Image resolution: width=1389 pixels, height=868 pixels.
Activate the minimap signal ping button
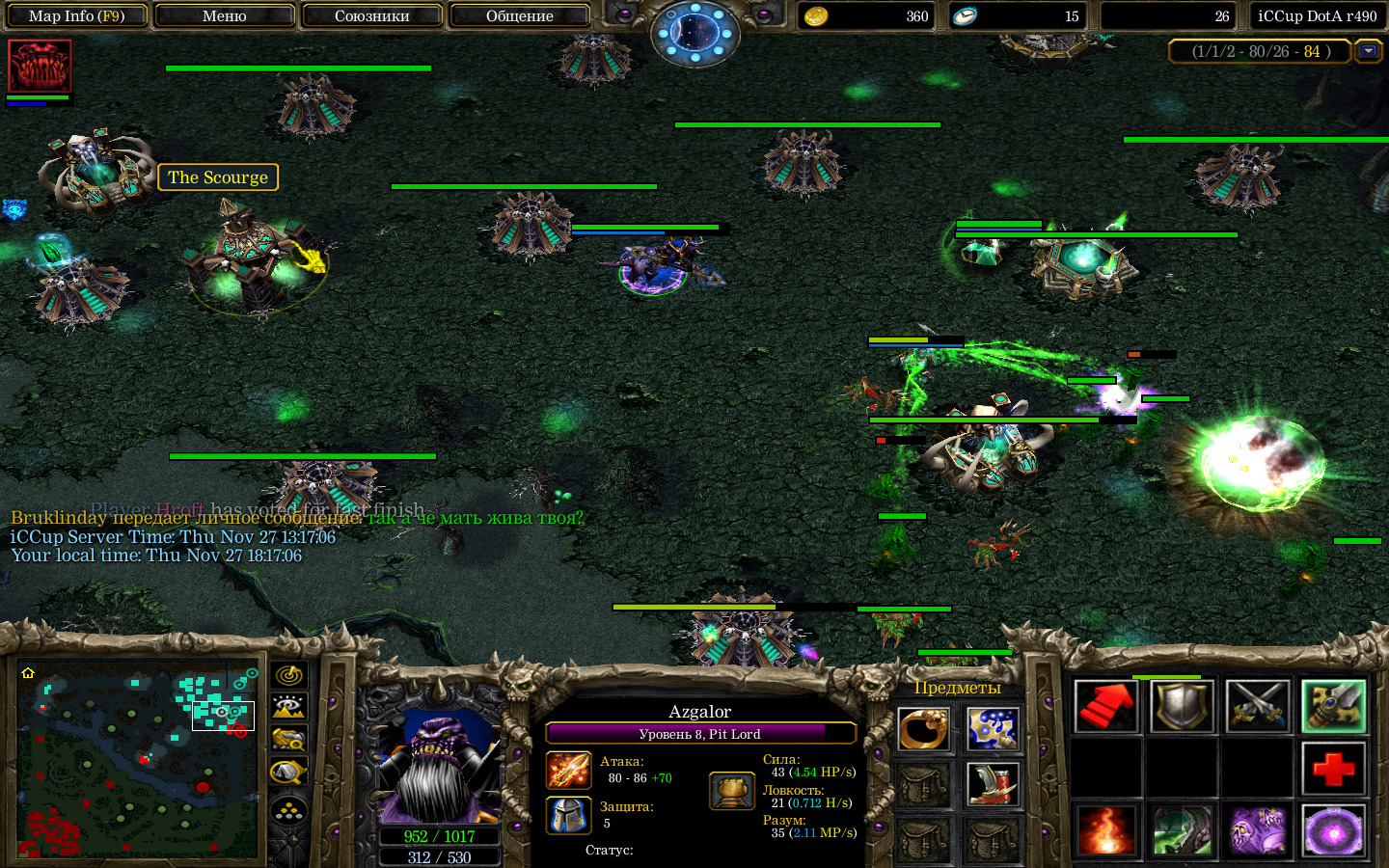[x=289, y=675]
